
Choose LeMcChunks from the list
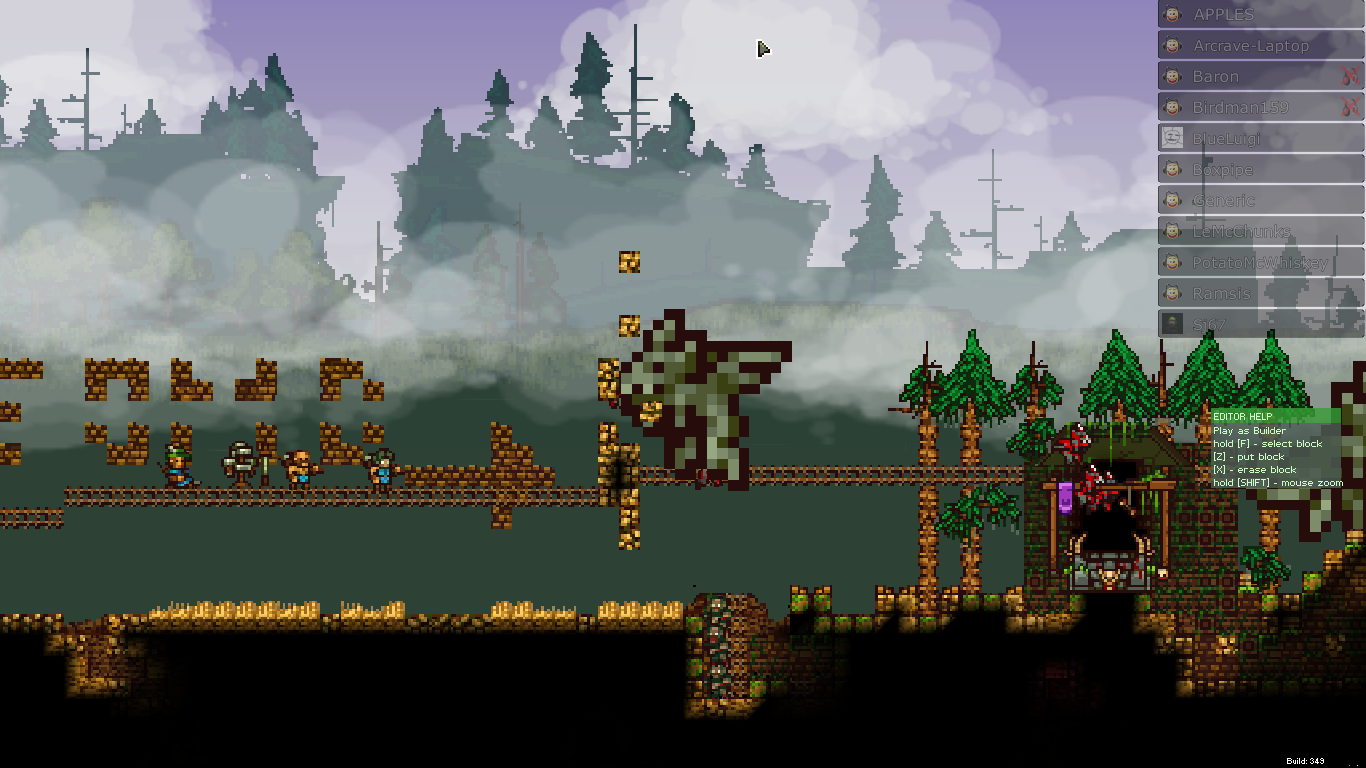point(1260,232)
